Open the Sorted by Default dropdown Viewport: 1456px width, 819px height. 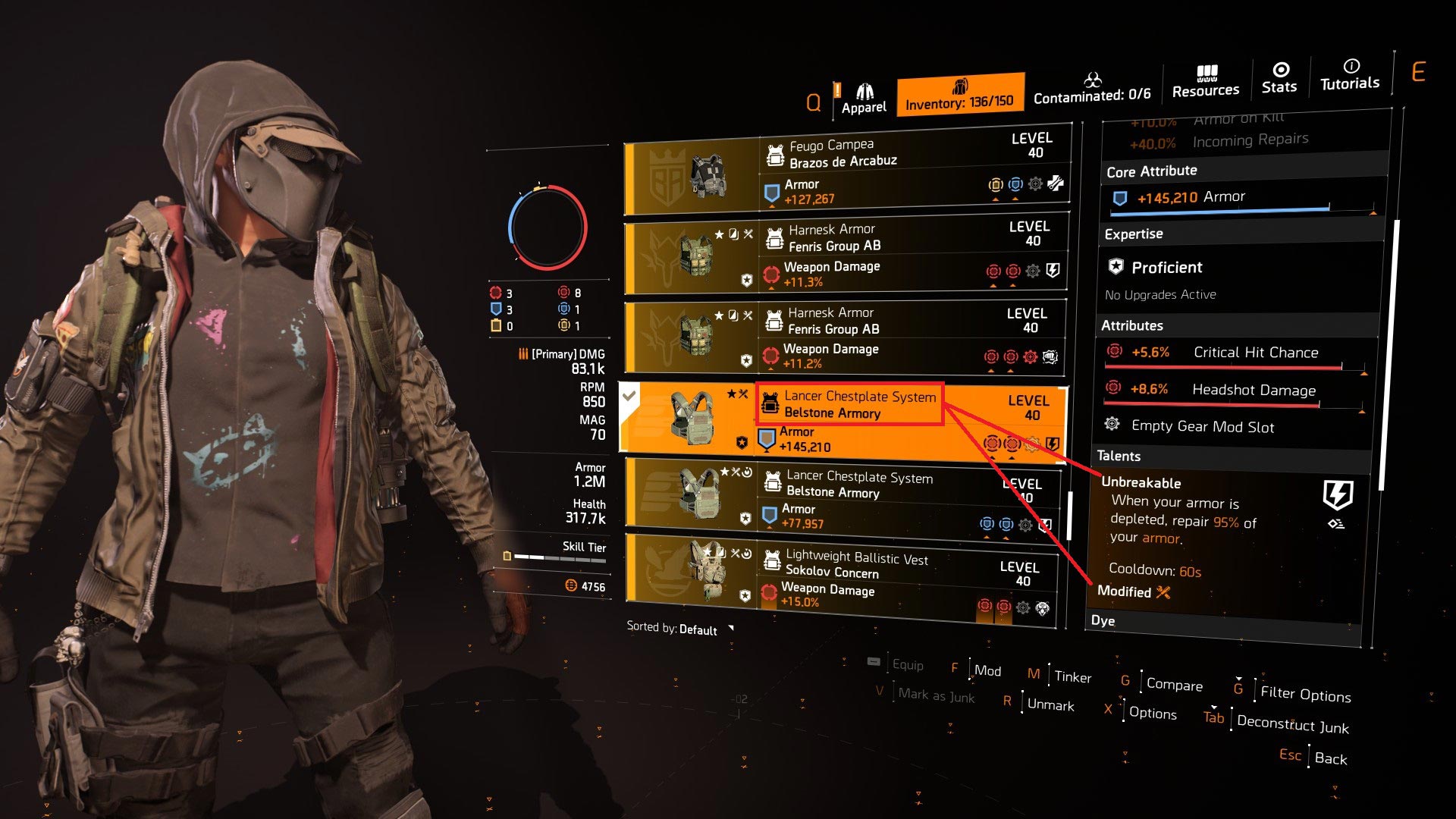[679, 629]
